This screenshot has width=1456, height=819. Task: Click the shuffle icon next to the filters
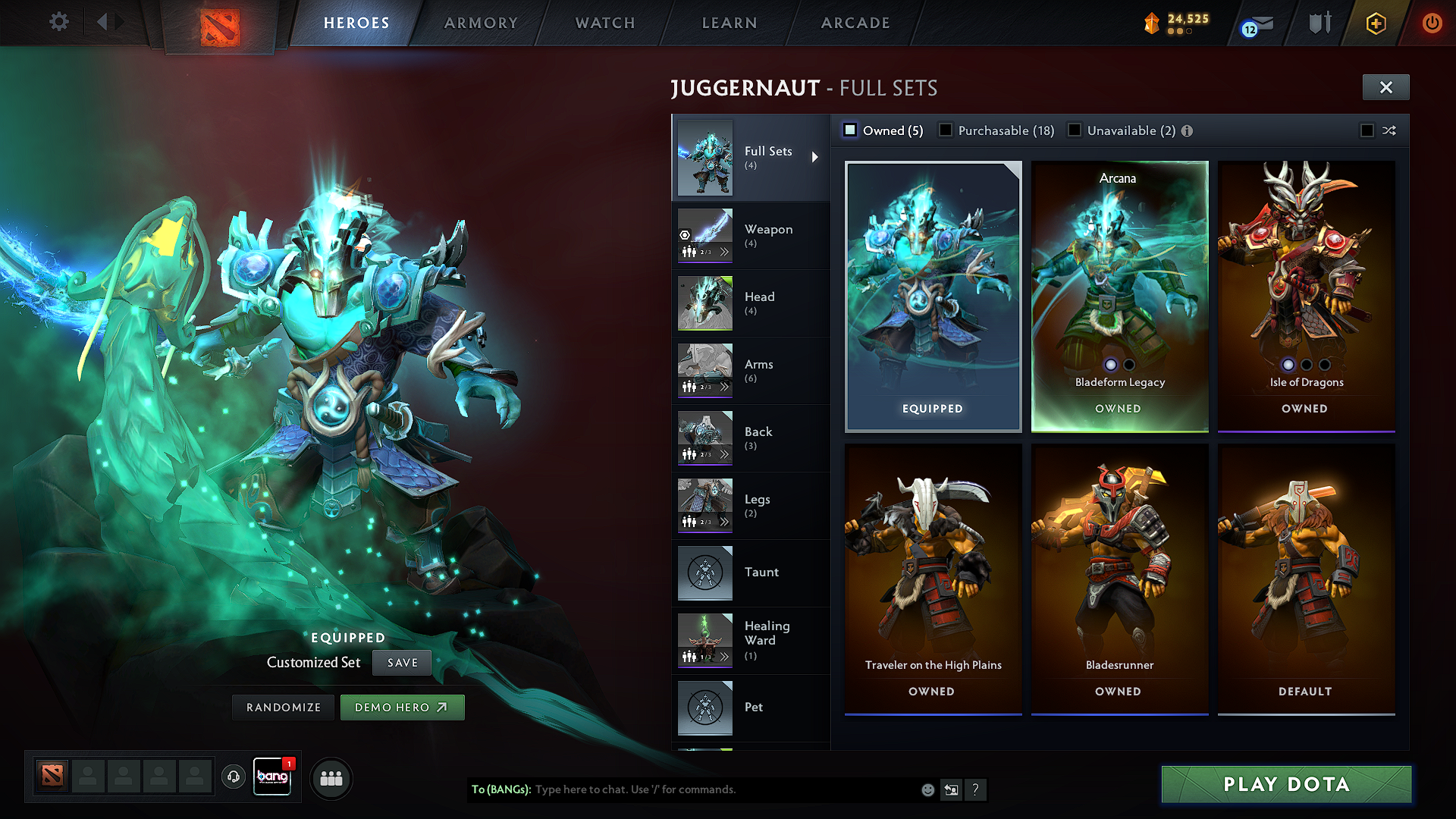tap(1389, 130)
